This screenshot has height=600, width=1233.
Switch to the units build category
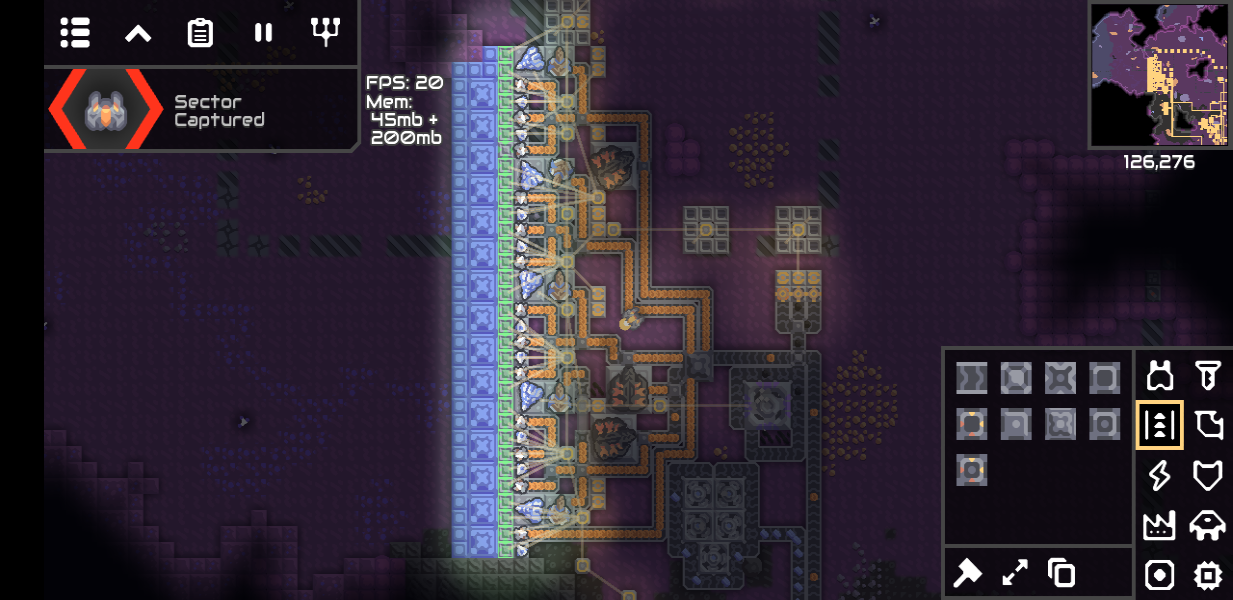pyautogui.click(x=1208, y=525)
